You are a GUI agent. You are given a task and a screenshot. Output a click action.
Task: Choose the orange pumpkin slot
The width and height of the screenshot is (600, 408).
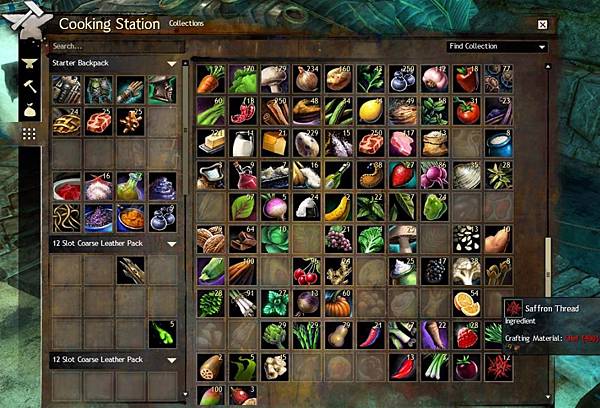pyautogui.click(x=339, y=303)
